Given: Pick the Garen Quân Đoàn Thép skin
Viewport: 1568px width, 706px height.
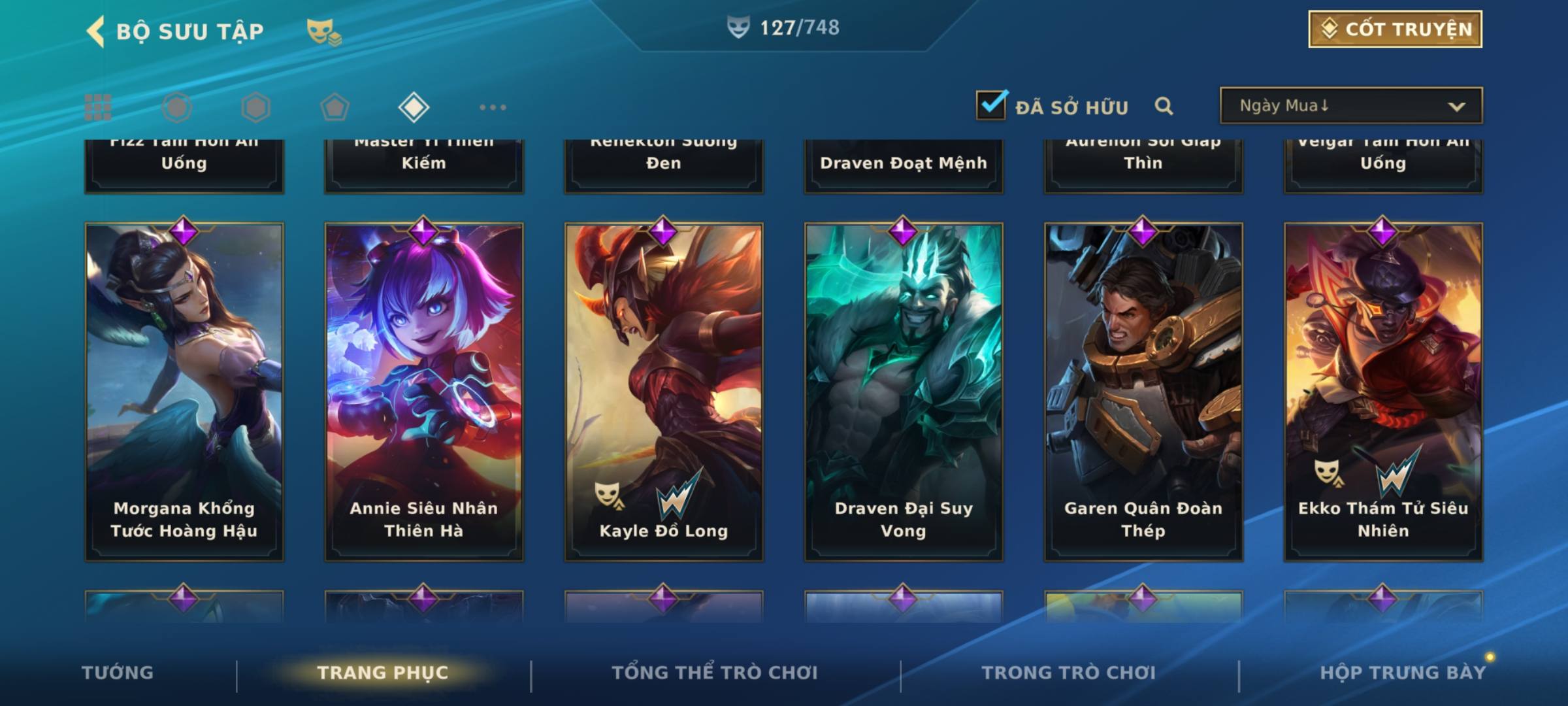Looking at the screenshot, I should tap(1143, 391).
